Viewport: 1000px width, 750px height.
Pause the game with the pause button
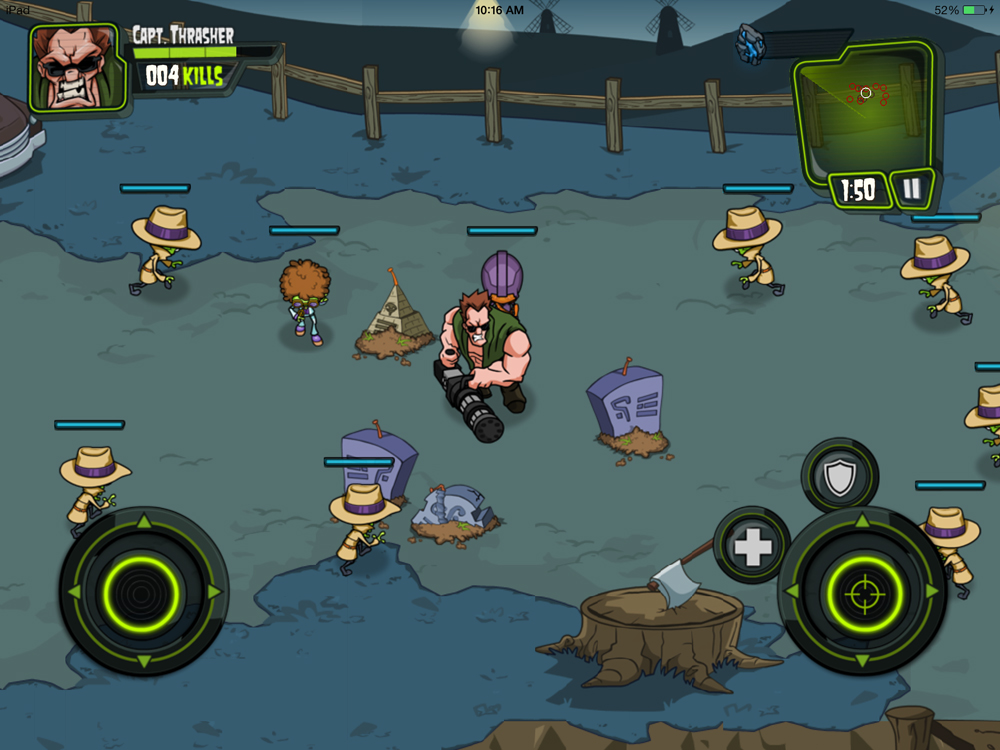(x=911, y=188)
